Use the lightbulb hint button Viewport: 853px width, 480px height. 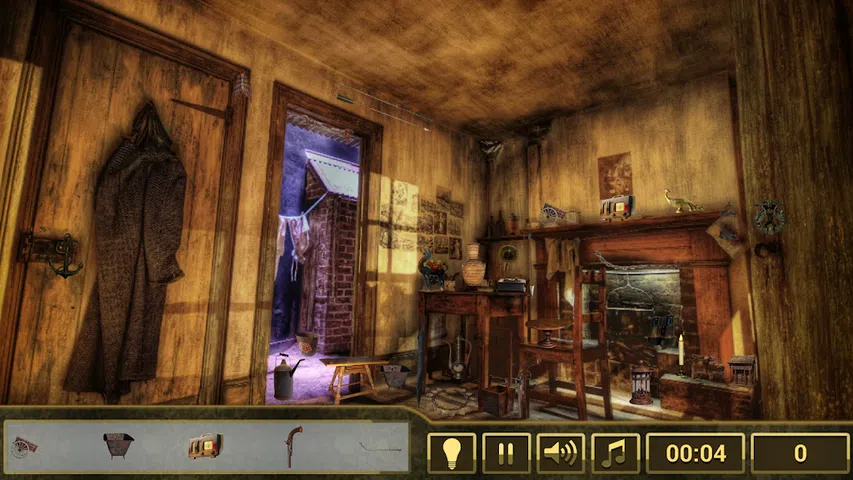coord(451,453)
